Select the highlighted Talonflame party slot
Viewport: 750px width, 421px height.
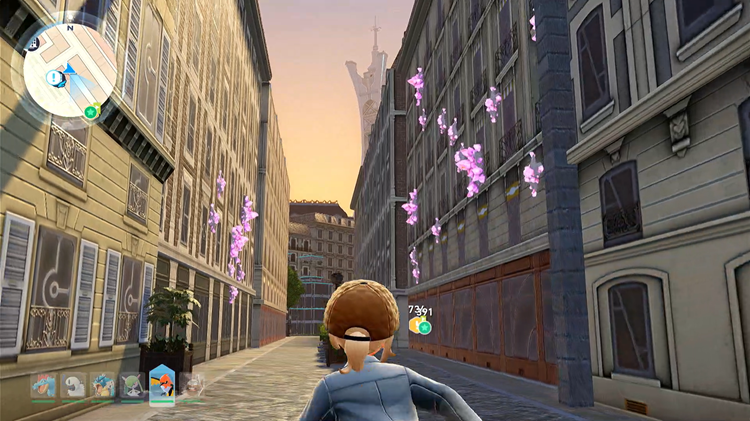click(x=162, y=384)
